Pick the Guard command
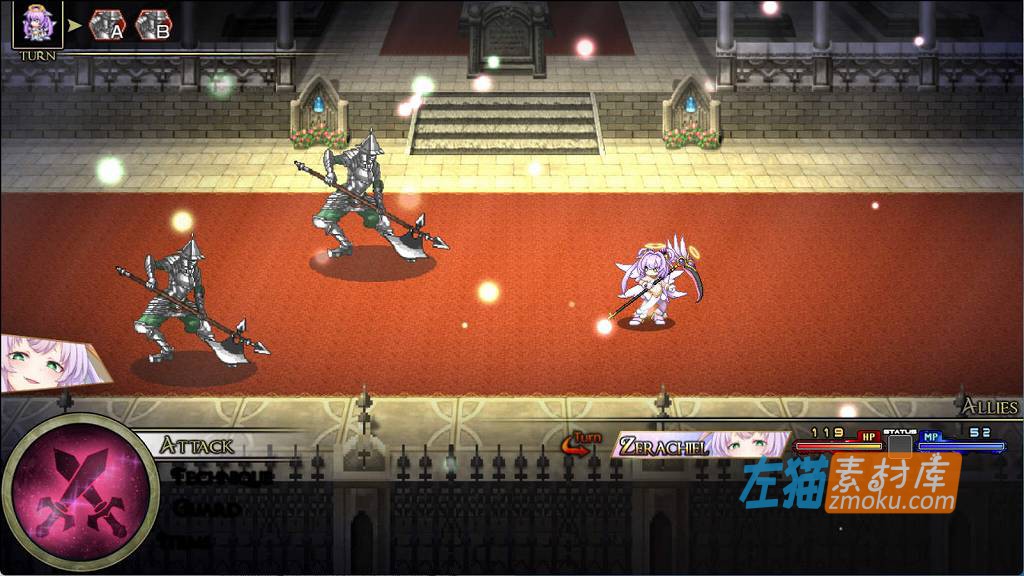The image size is (1024, 576). (x=206, y=509)
